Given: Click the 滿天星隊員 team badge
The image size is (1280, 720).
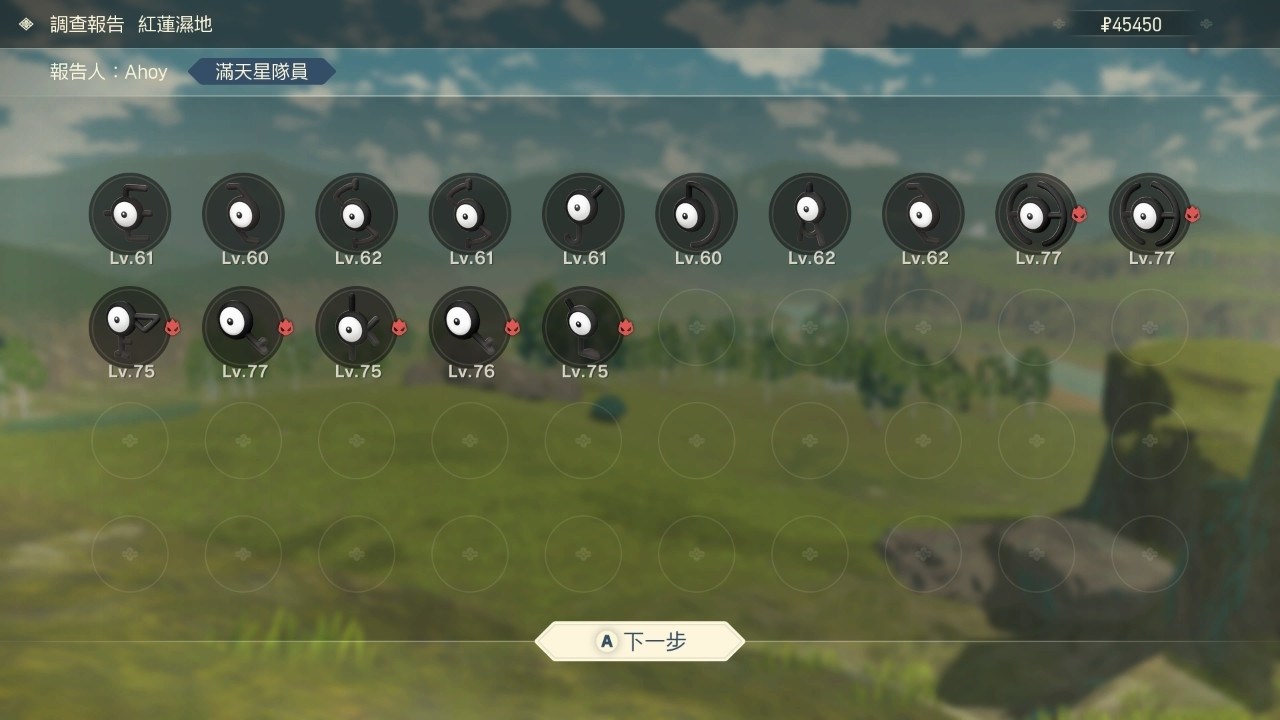Looking at the screenshot, I should [261, 71].
